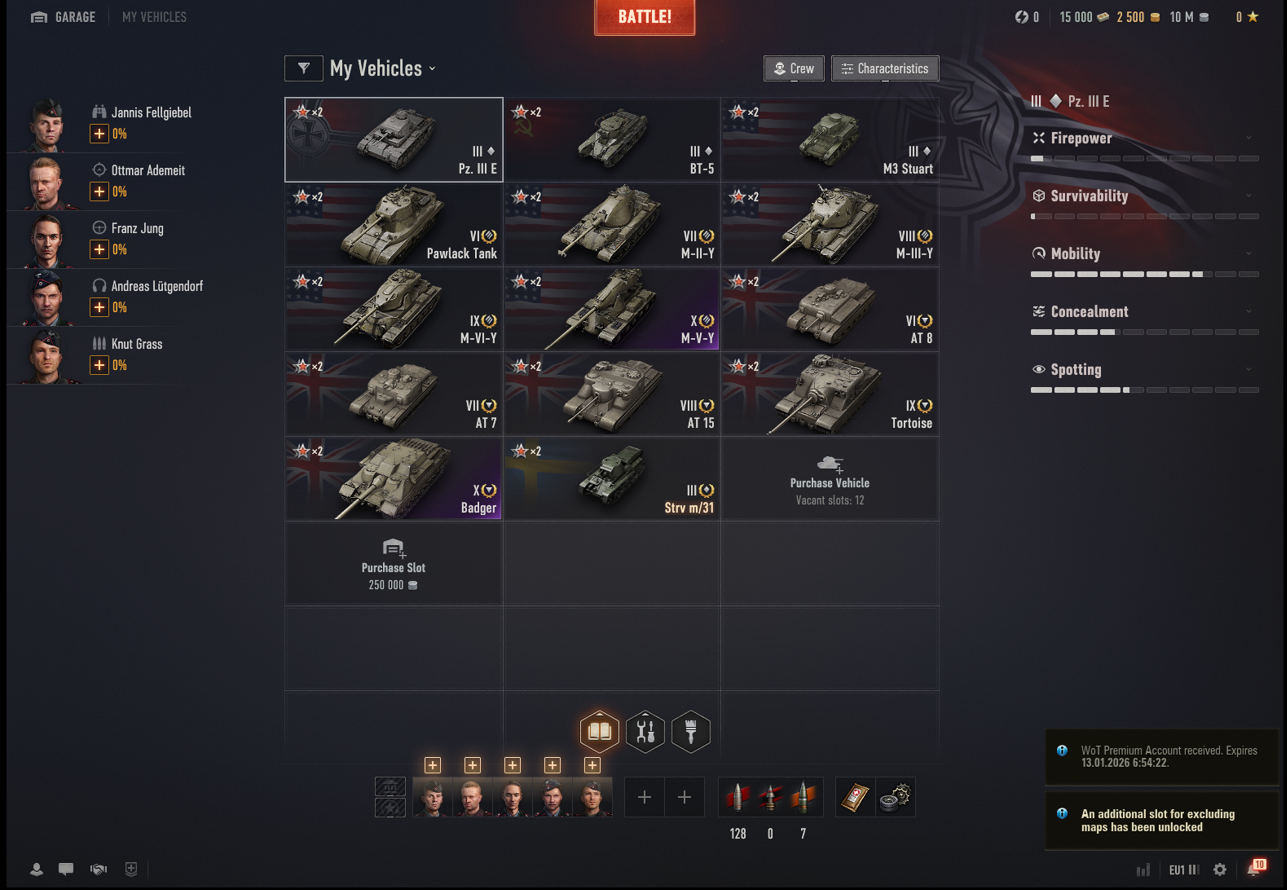1287x890 pixels.
Task: Buy a new slot via Purchase Slot
Action: coord(393,564)
